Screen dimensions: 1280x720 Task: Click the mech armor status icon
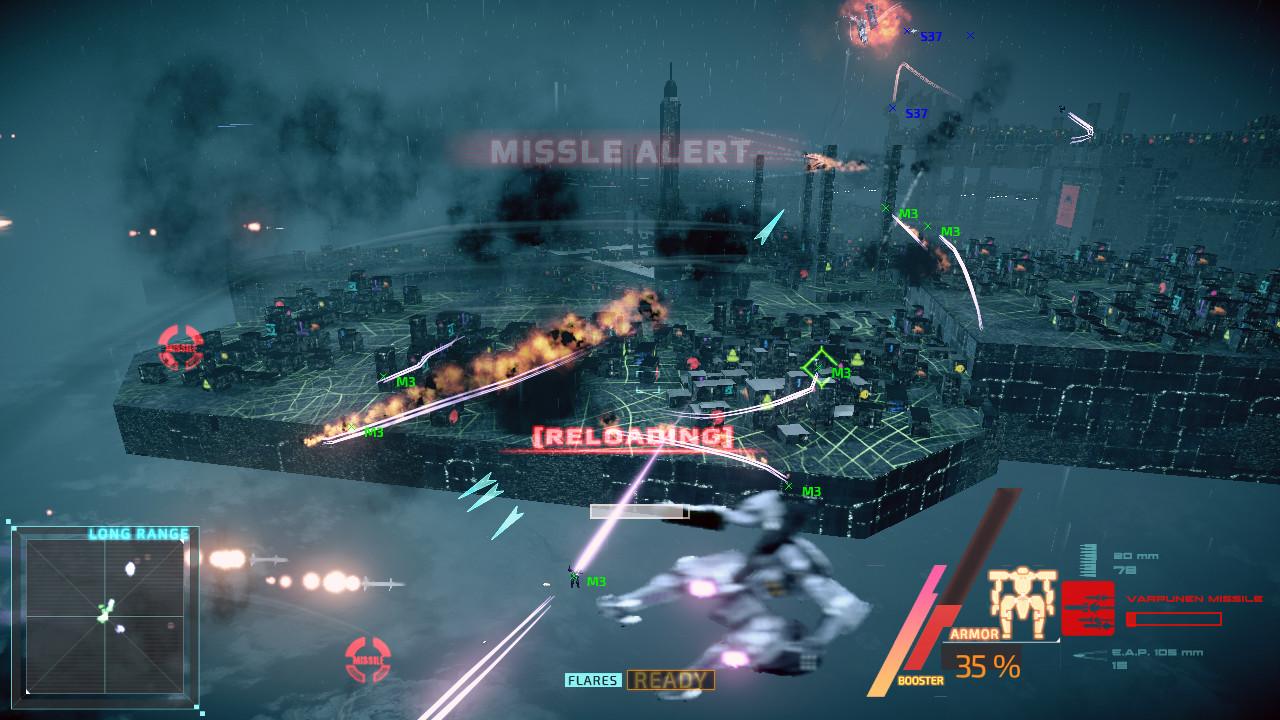[x=1022, y=603]
